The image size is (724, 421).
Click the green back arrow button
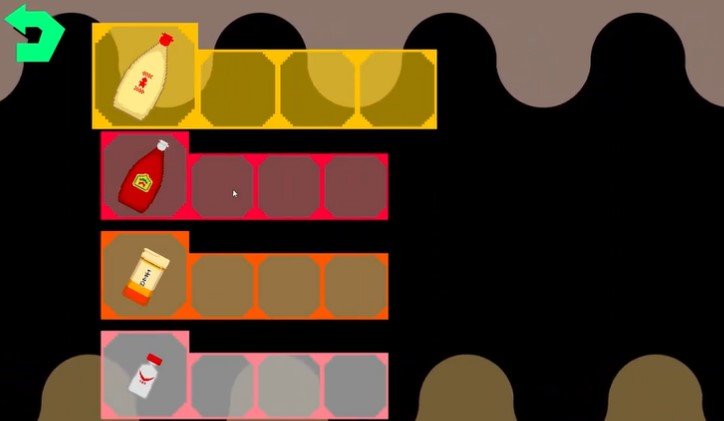[35, 34]
